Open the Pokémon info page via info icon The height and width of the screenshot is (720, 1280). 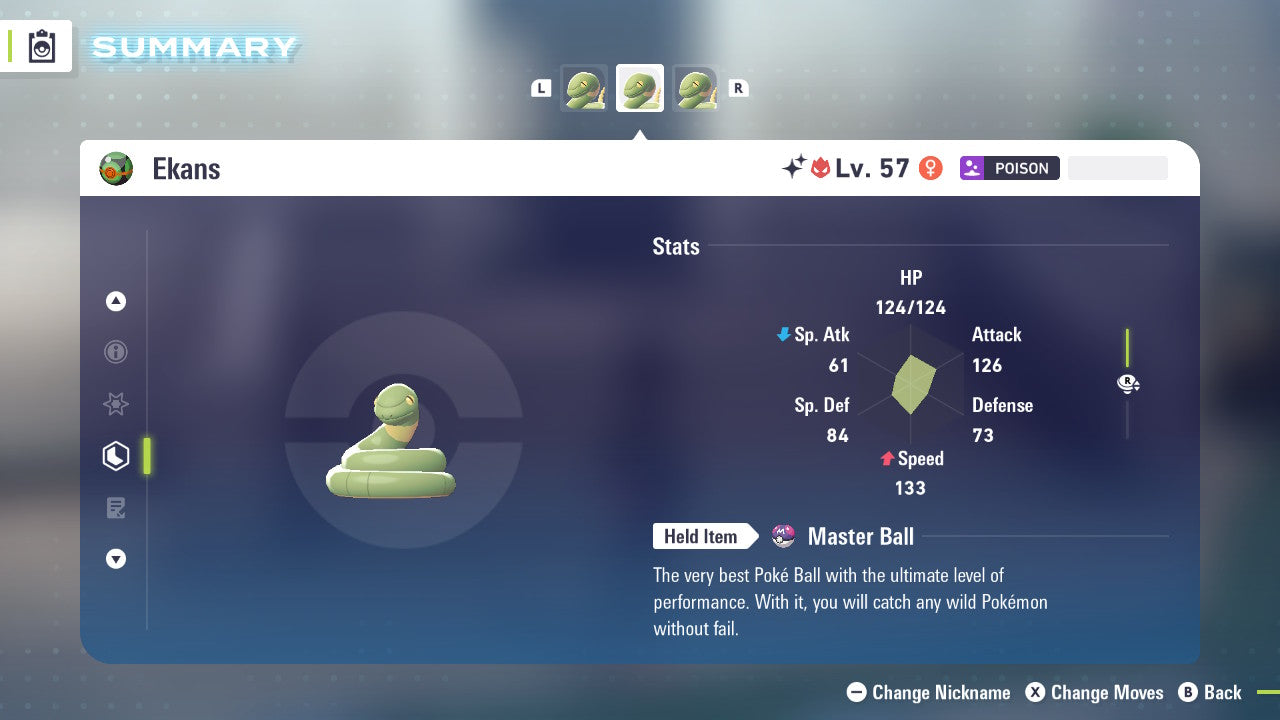coord(116,352)
